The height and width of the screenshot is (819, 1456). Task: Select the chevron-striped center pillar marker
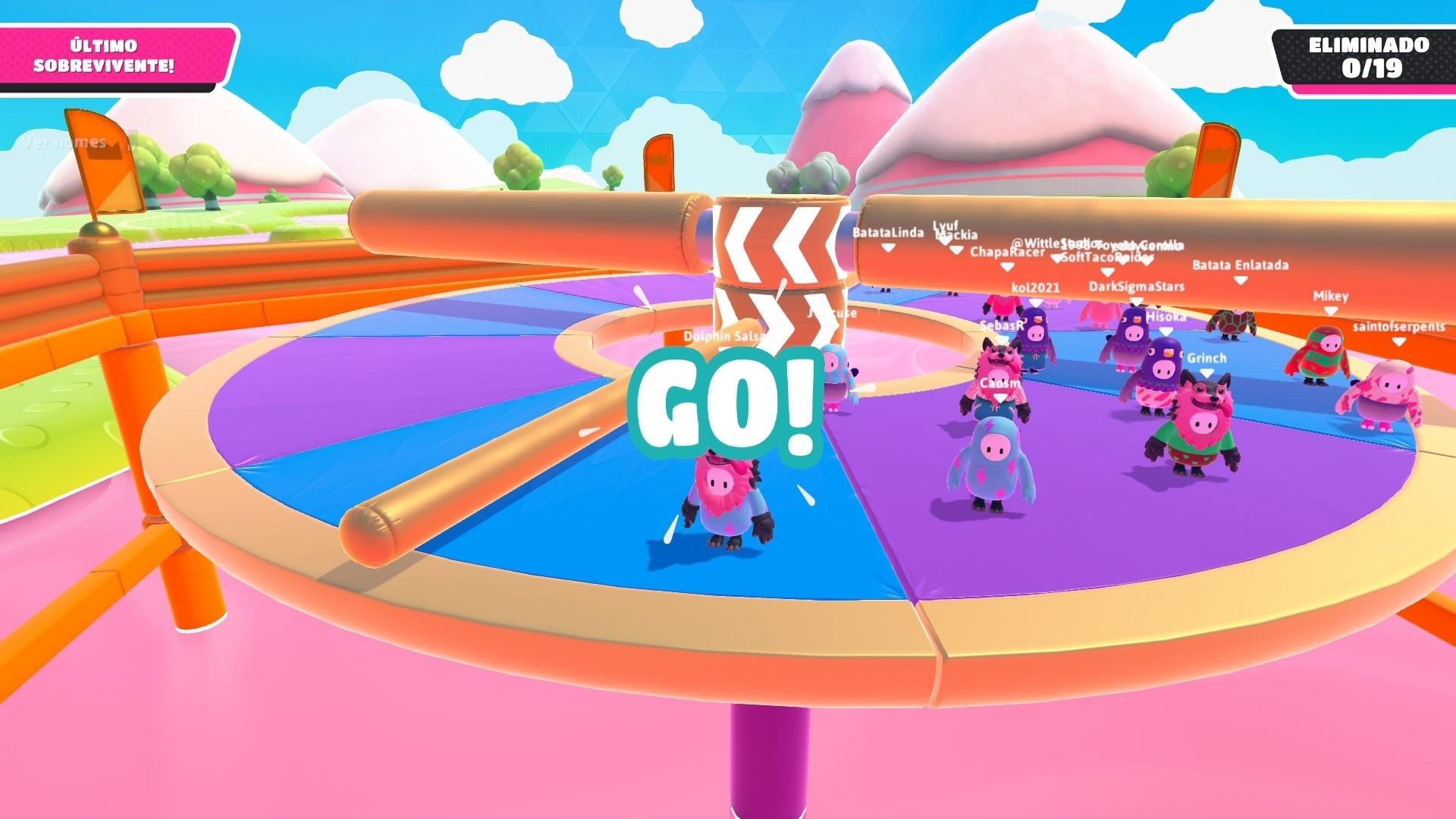tap(781, 250)
